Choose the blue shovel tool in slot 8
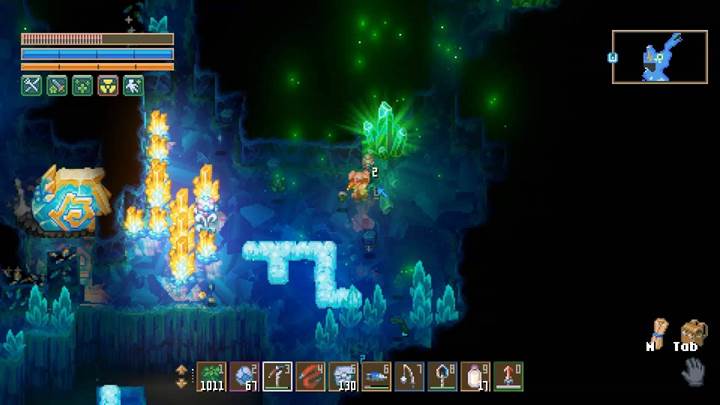Viewport: 720px width, 405px height. pos(443,376)
